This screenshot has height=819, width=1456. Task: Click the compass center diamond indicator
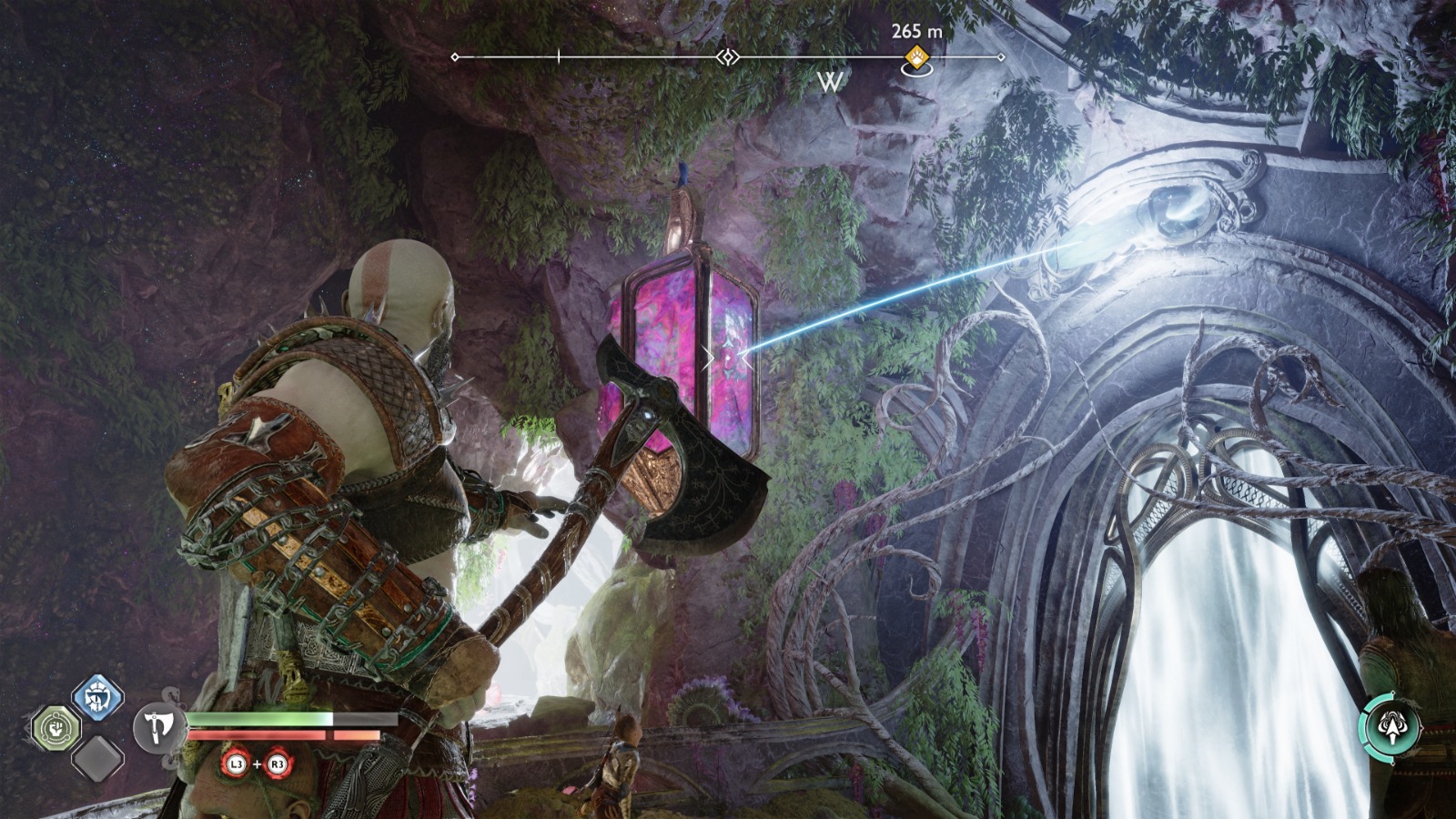(727, 57)
